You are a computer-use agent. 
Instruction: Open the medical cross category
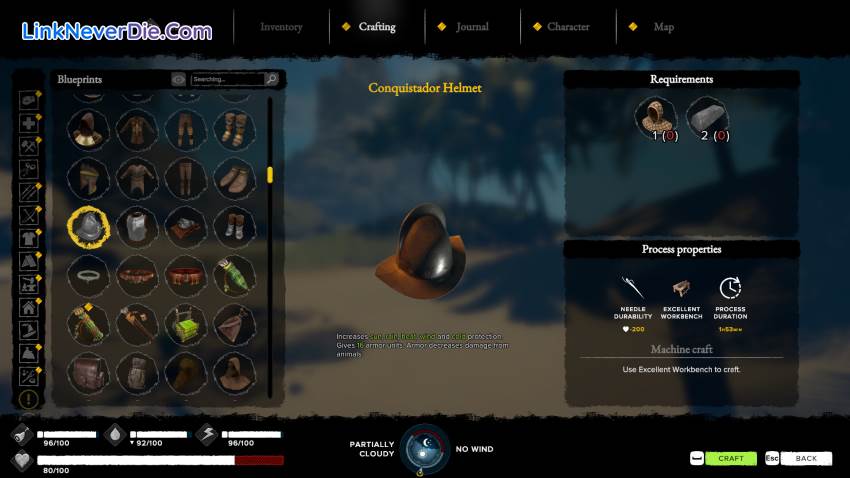tap(29, 123)
